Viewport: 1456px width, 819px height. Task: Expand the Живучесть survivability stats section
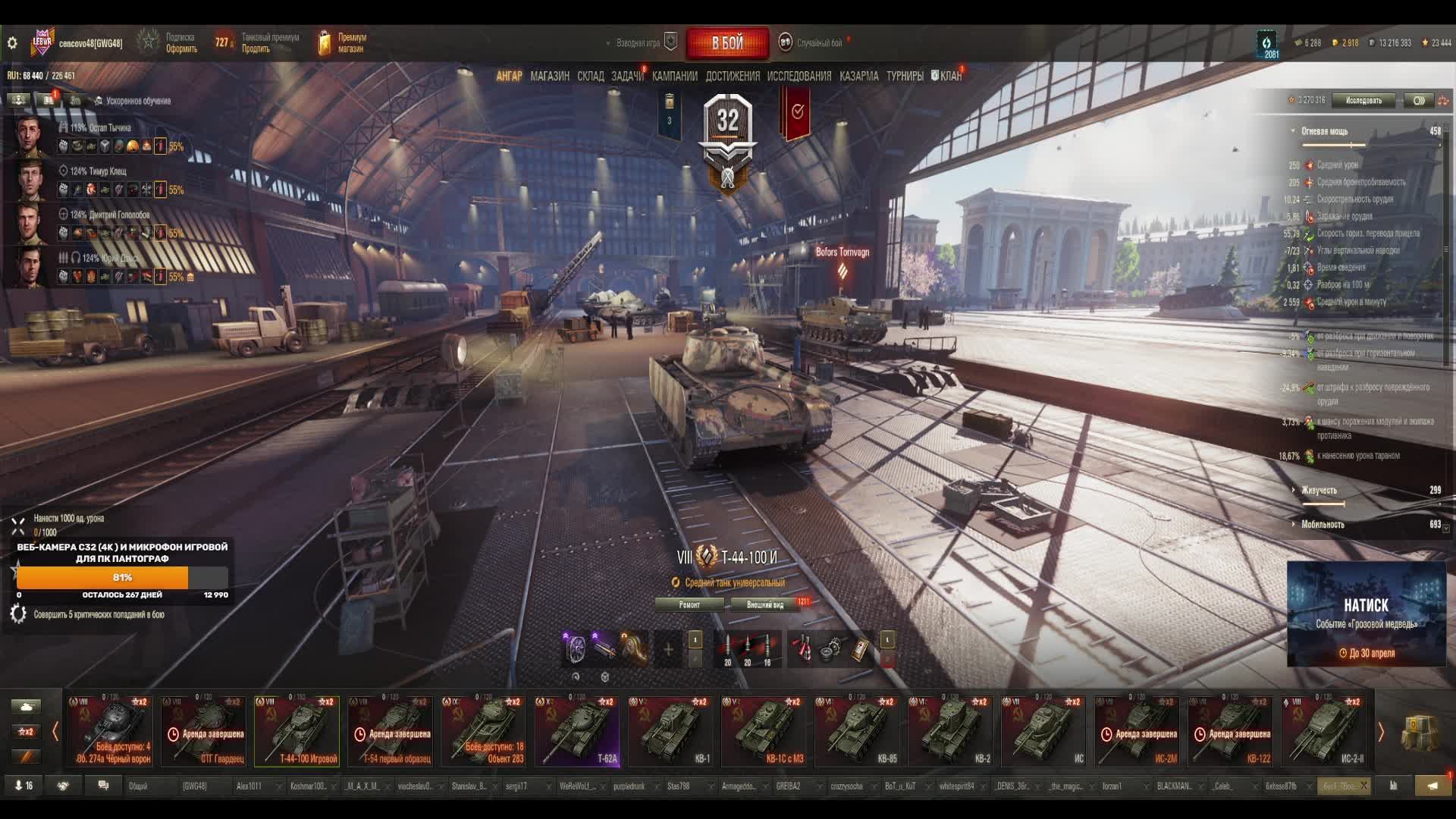tap(1319, 490)
